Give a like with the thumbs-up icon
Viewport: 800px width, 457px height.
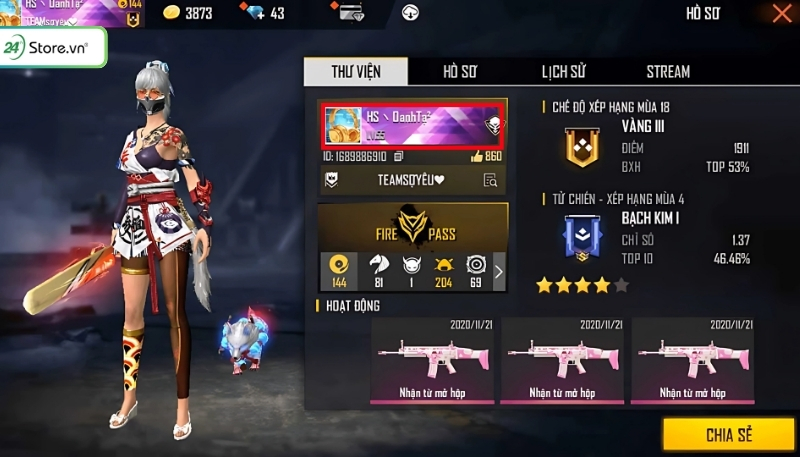tap(476, 157)
